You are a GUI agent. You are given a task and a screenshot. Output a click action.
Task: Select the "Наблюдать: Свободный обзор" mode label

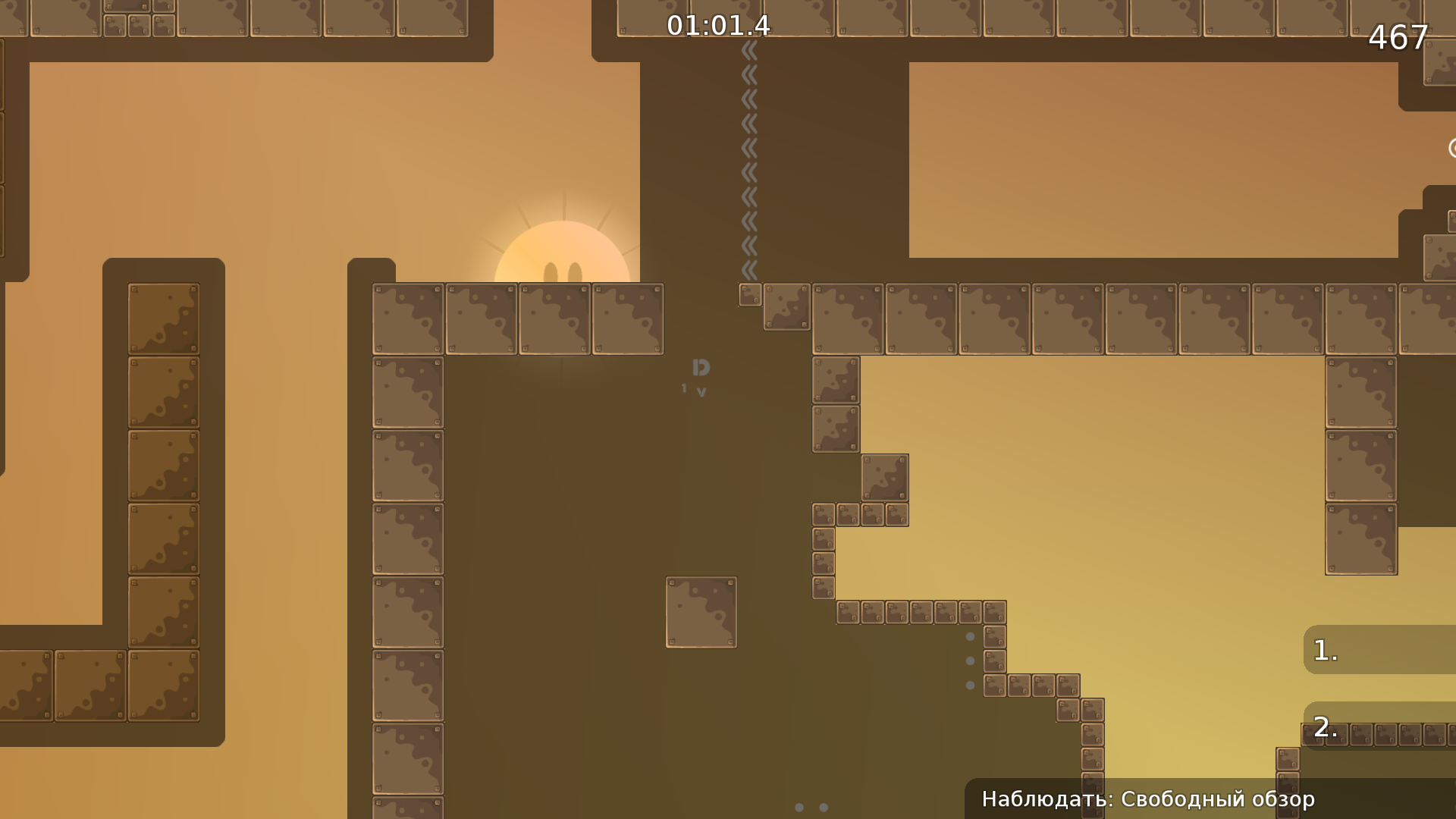pyautogui.click(x=1147, y=799)
